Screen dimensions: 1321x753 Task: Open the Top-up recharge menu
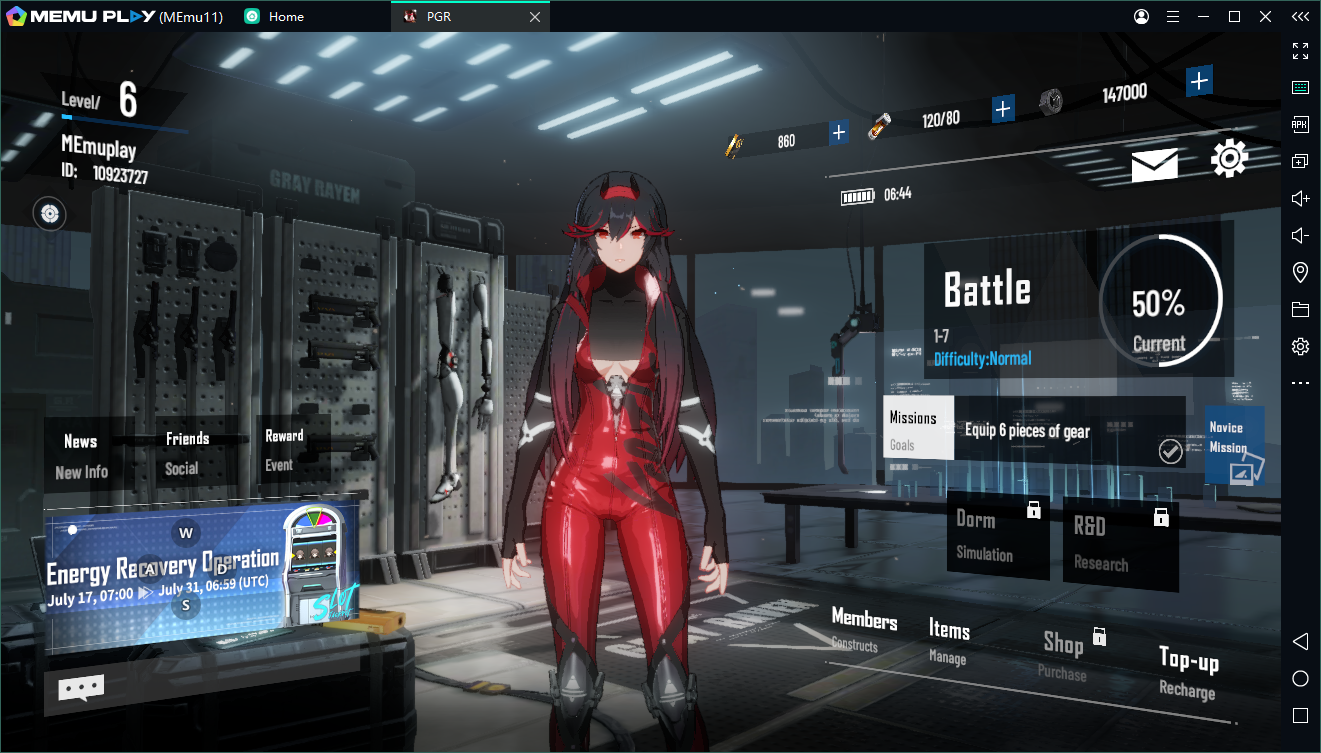(1188, 671)
